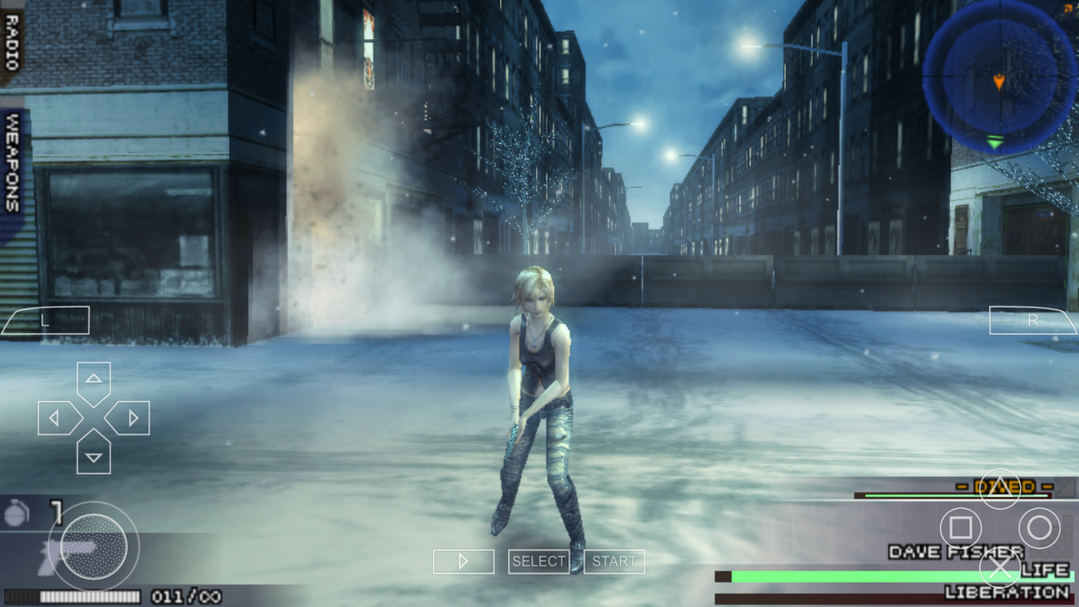Click the circular radar minimap
Viewport: 1079px width, 607px height.
click(x=998, y=76)
